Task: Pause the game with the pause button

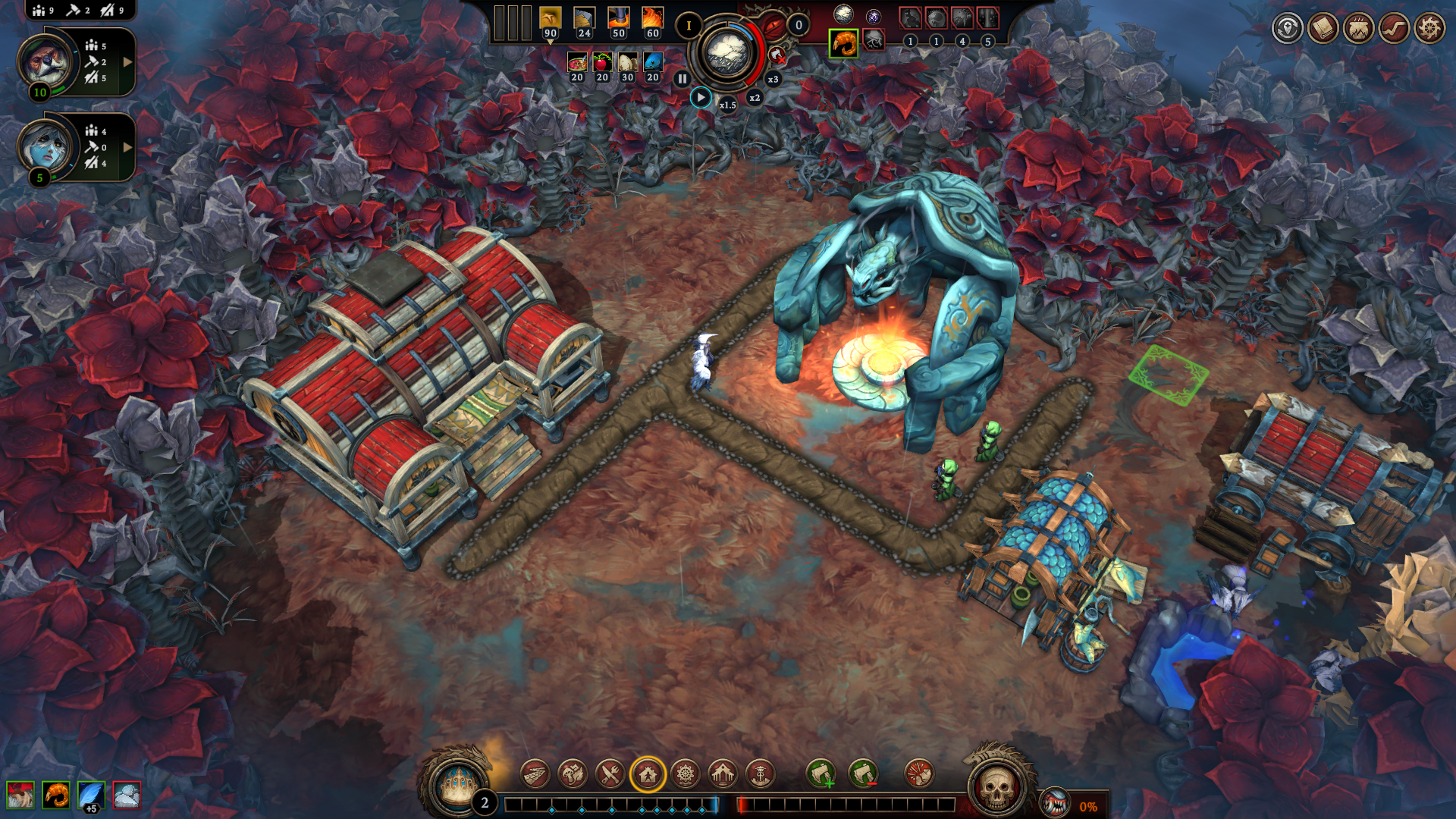Action: 682,79
